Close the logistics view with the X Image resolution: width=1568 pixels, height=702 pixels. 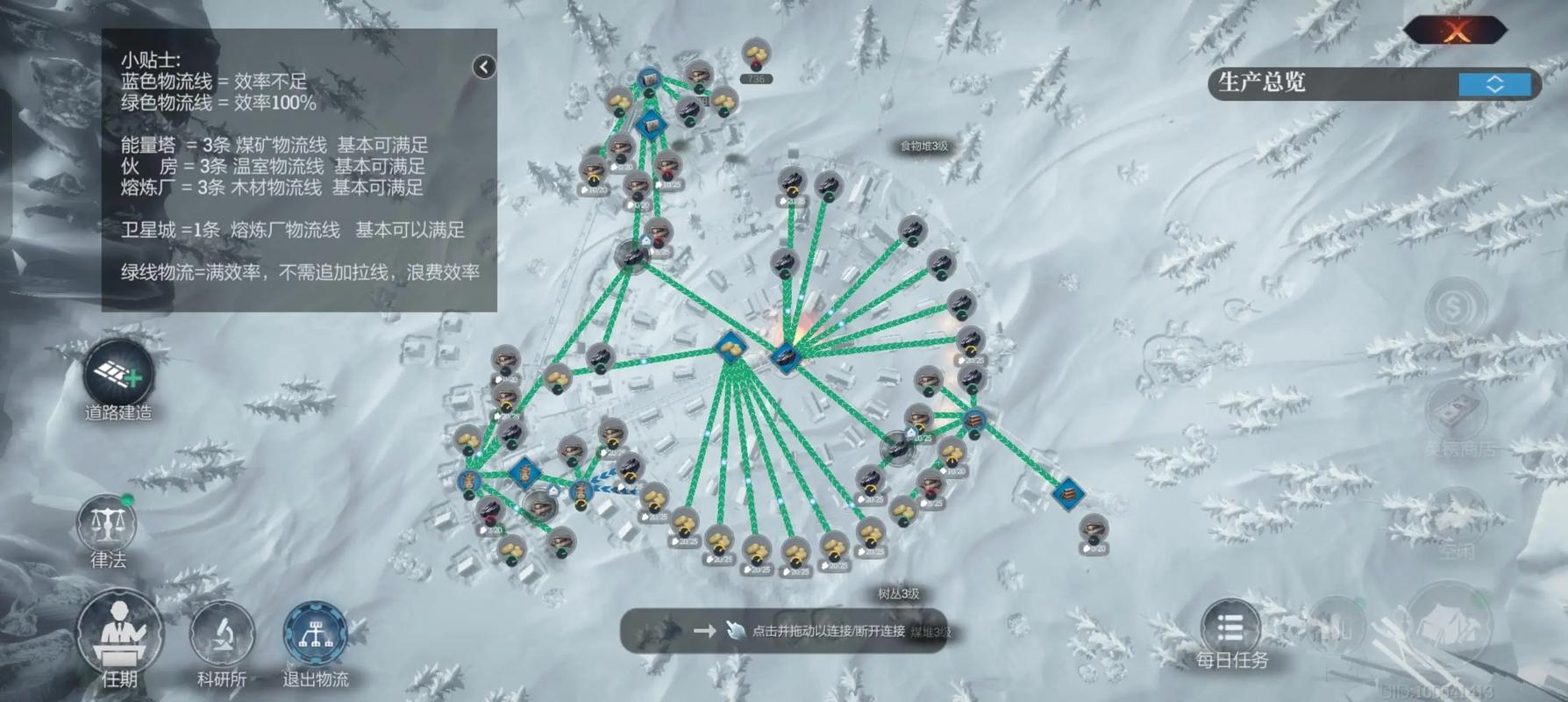1457,32
